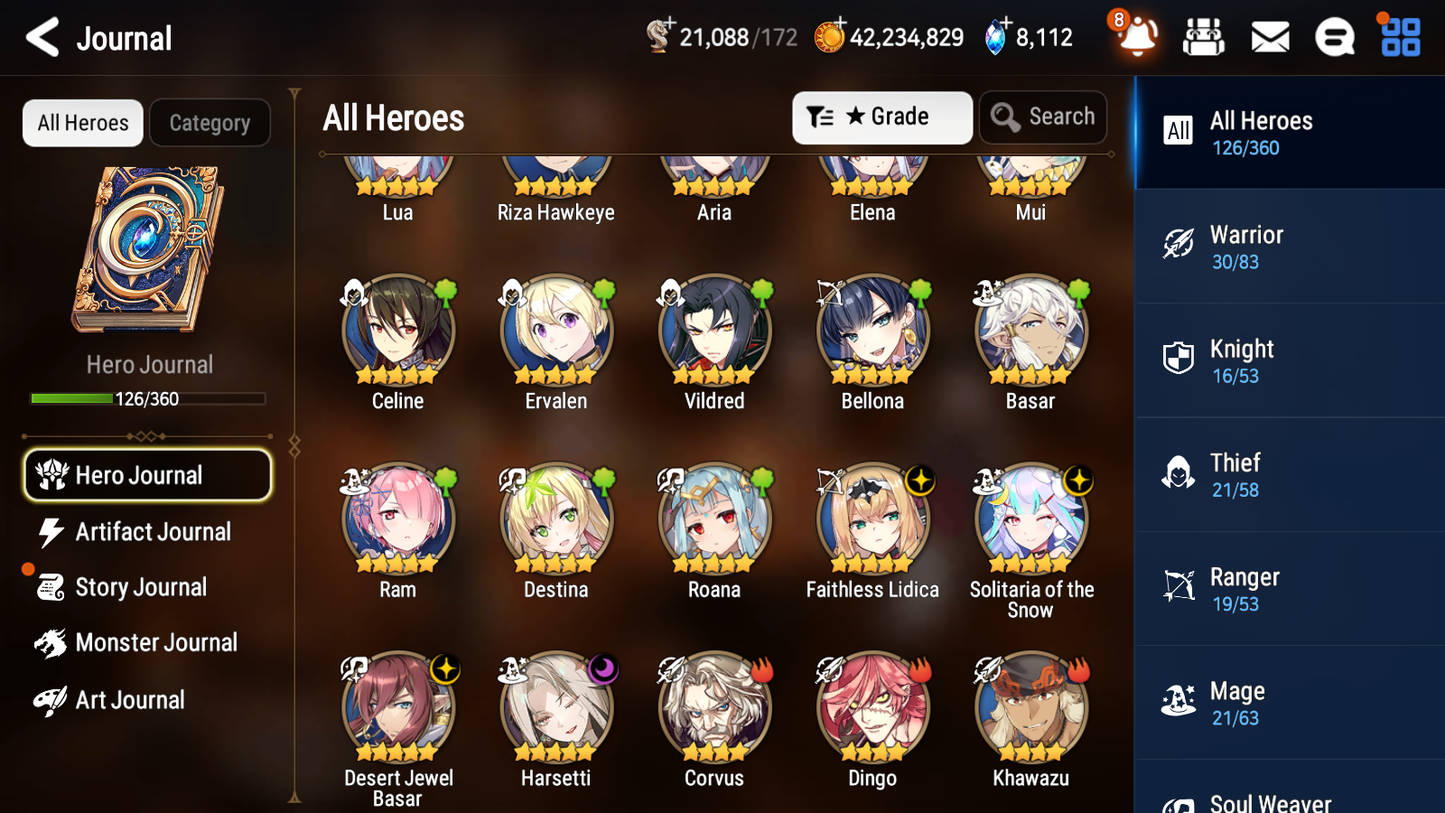Open the inventory bag icon

pyautogui.click(x=1204, y=36)
